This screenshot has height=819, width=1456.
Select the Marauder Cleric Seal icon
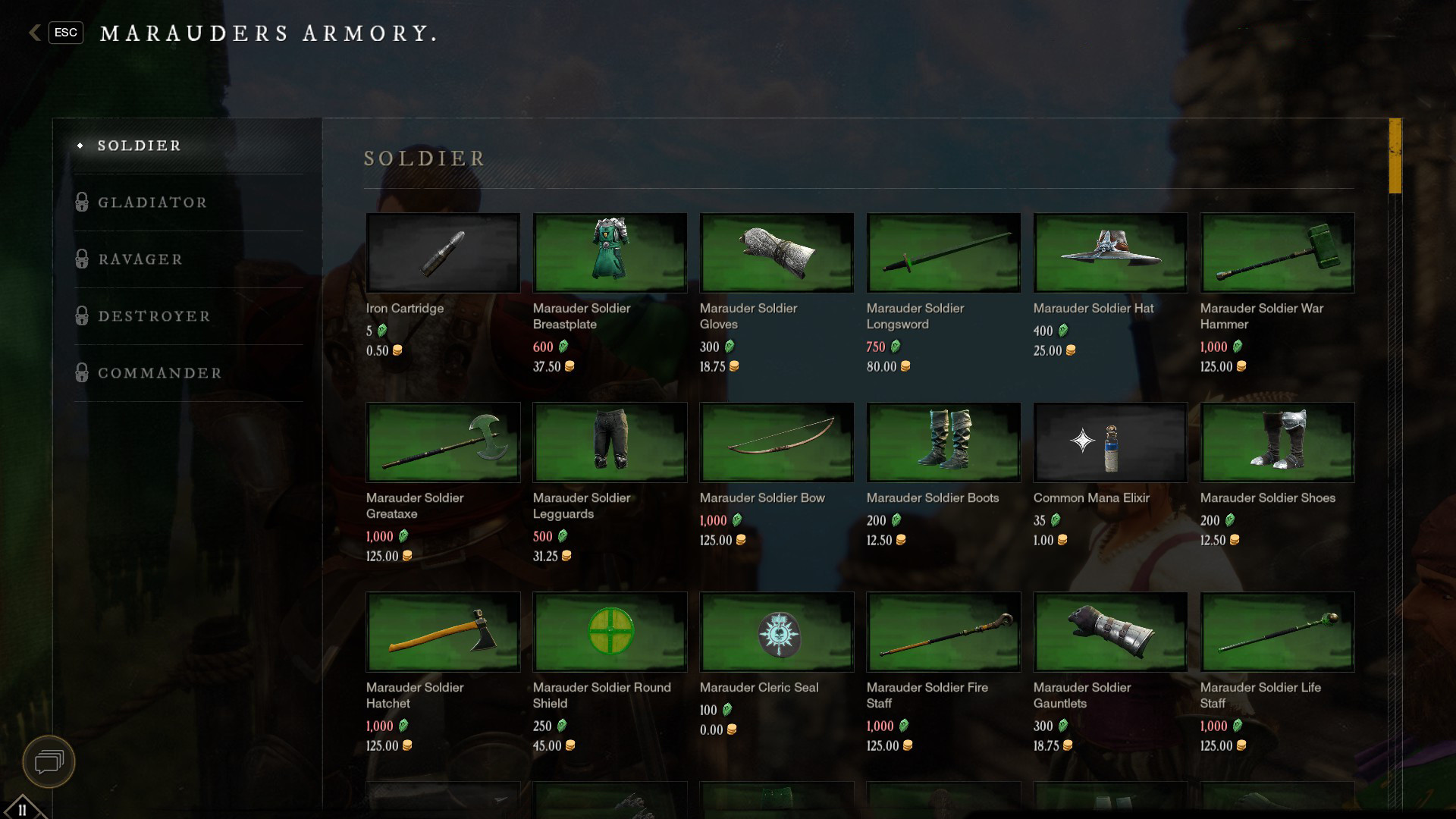click(x=777, y=632)
